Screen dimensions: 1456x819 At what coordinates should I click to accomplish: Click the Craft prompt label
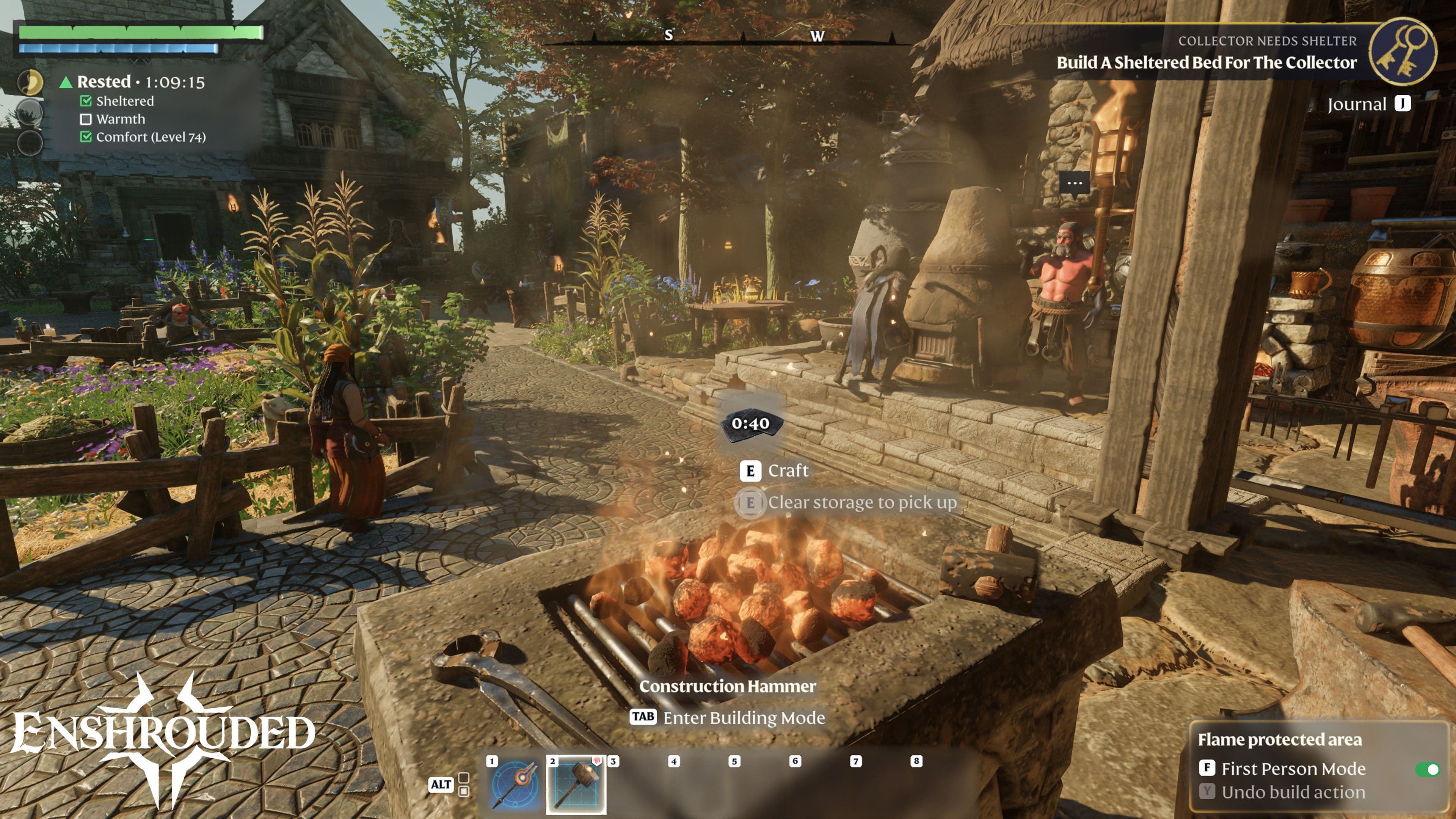coord(788,471)
